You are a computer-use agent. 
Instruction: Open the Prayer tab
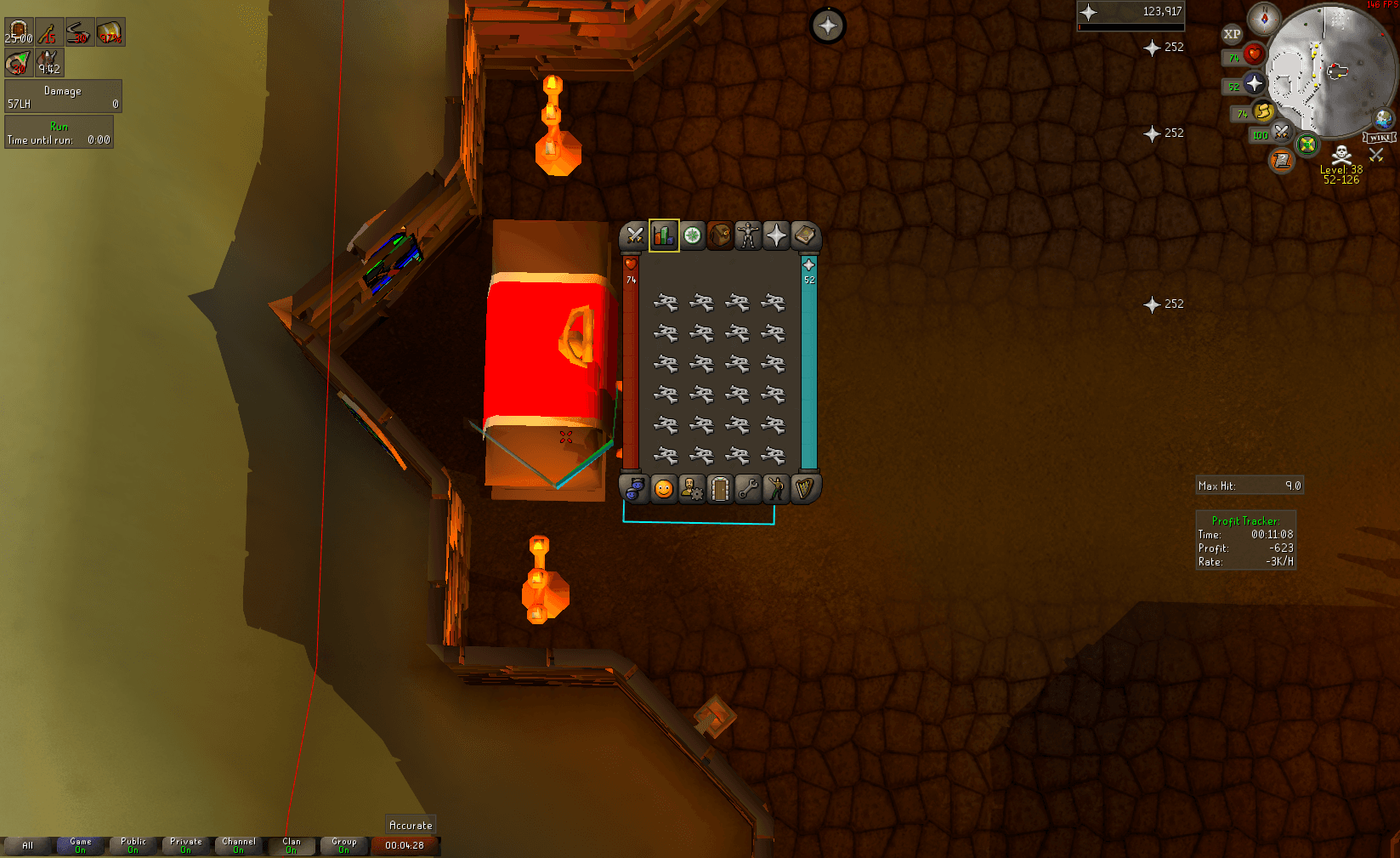pos(776,236)
